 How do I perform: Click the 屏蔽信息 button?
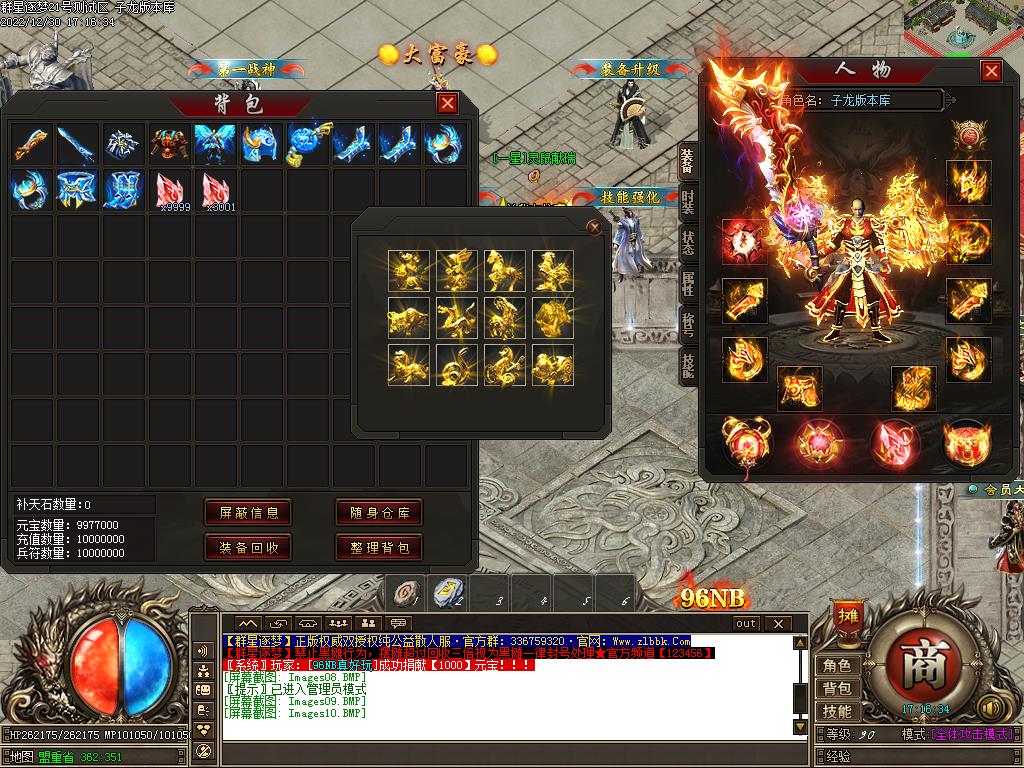(x=248, y=513)
